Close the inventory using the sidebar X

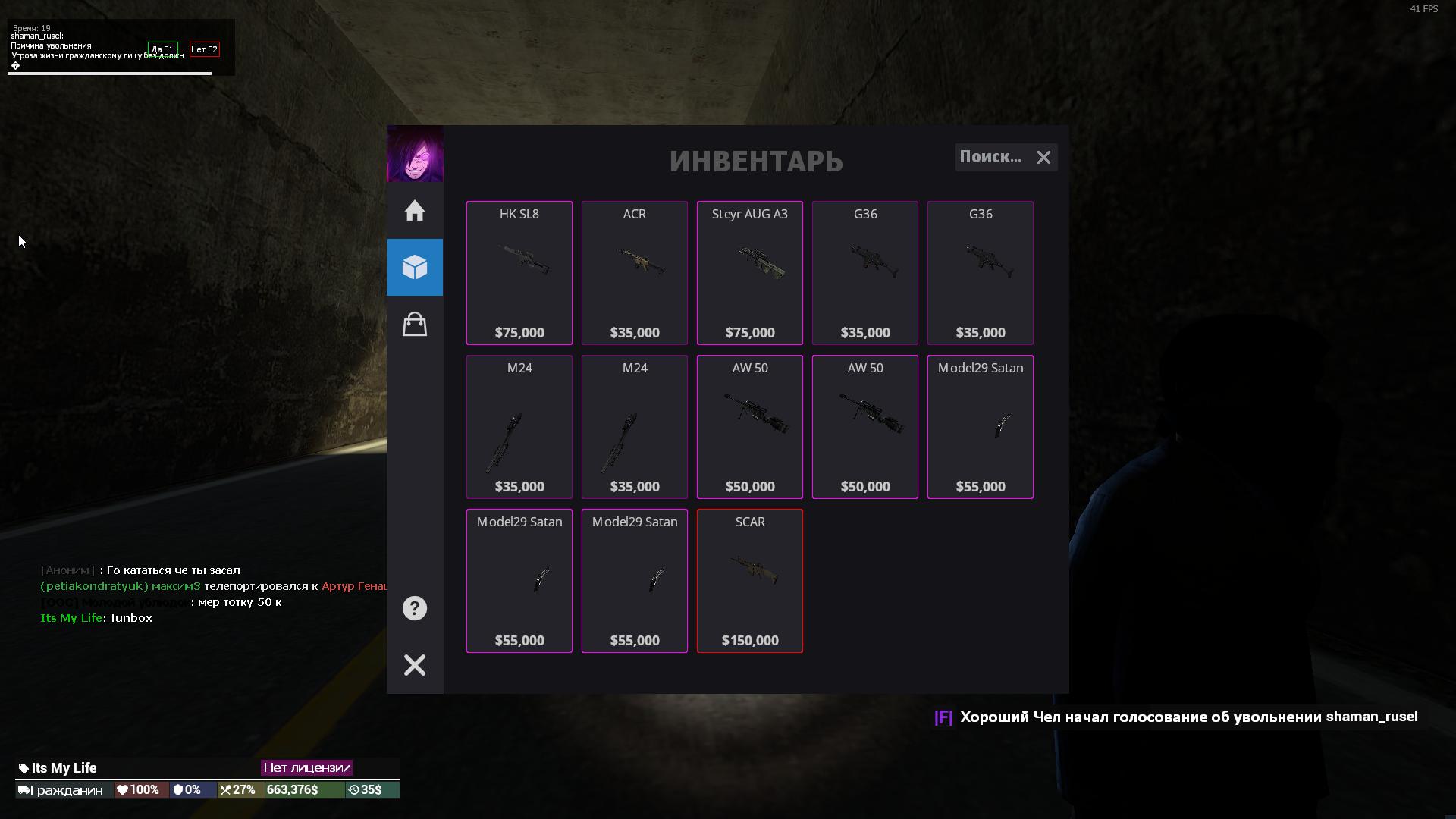[x=415, y=665]
